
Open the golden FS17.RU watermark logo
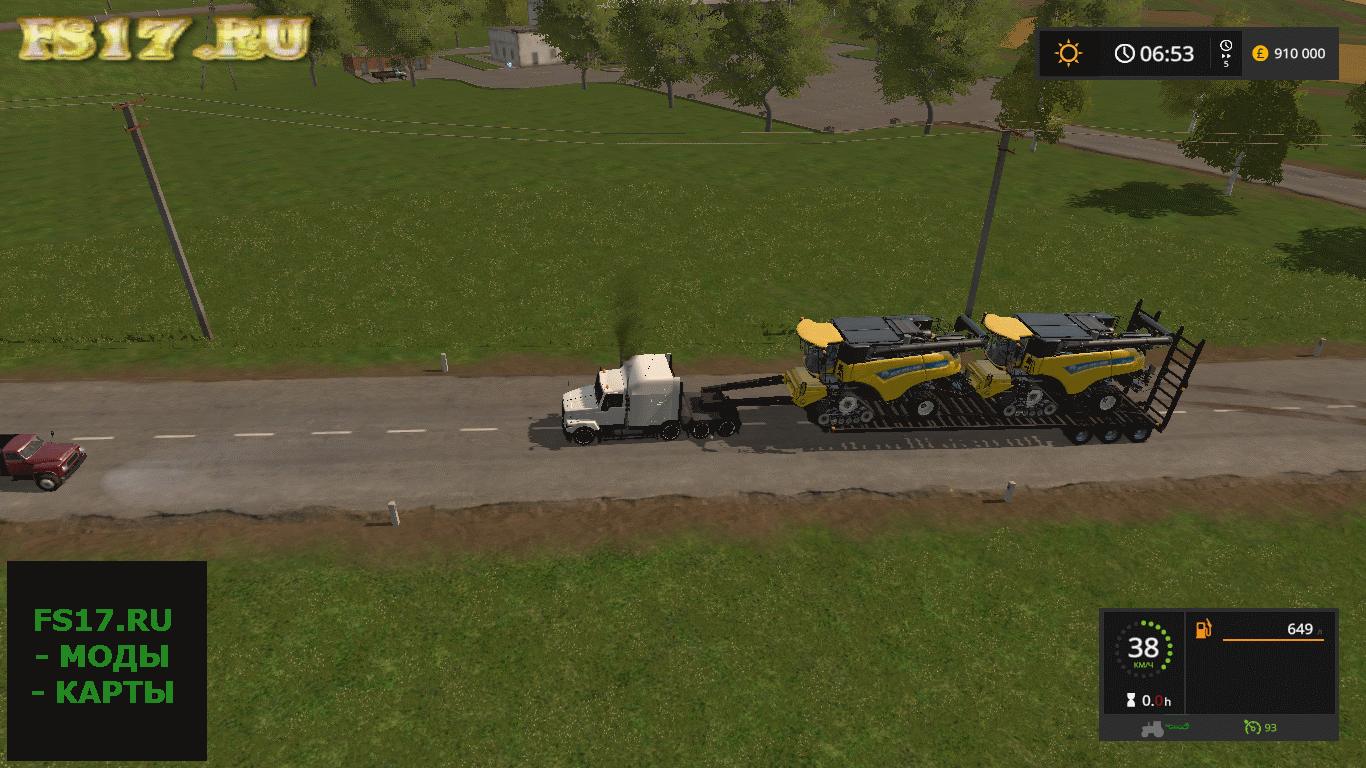pyautogui.click(x=165, y=38)
